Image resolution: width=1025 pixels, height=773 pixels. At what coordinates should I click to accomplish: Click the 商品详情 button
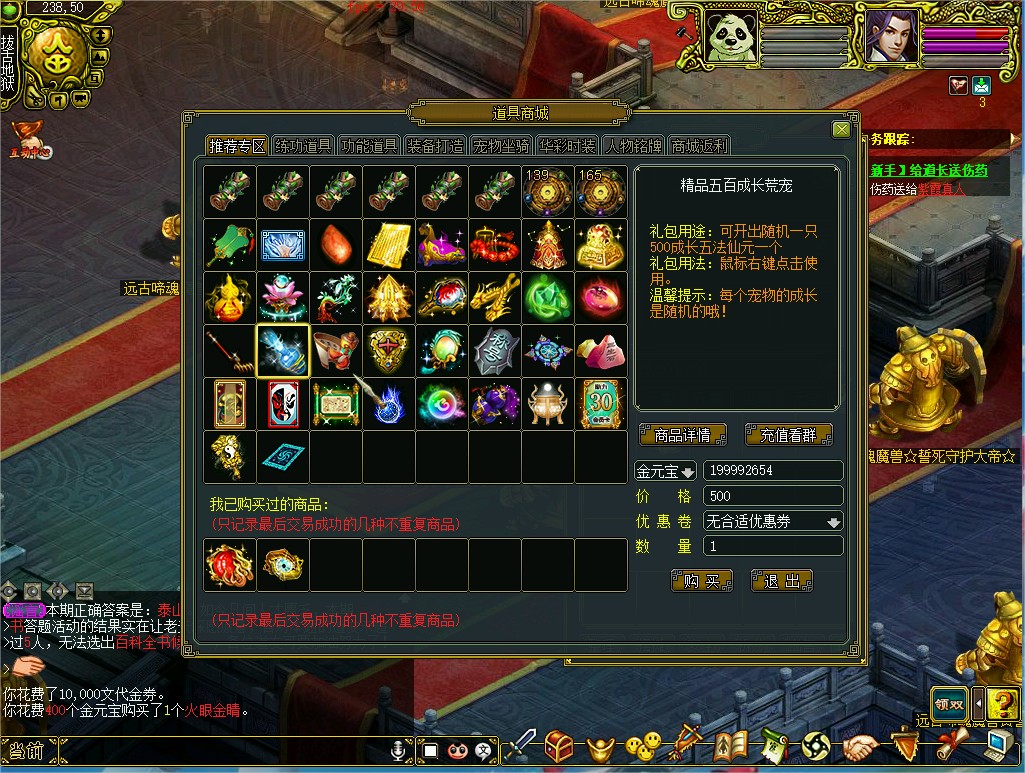(x=682, y=435)
